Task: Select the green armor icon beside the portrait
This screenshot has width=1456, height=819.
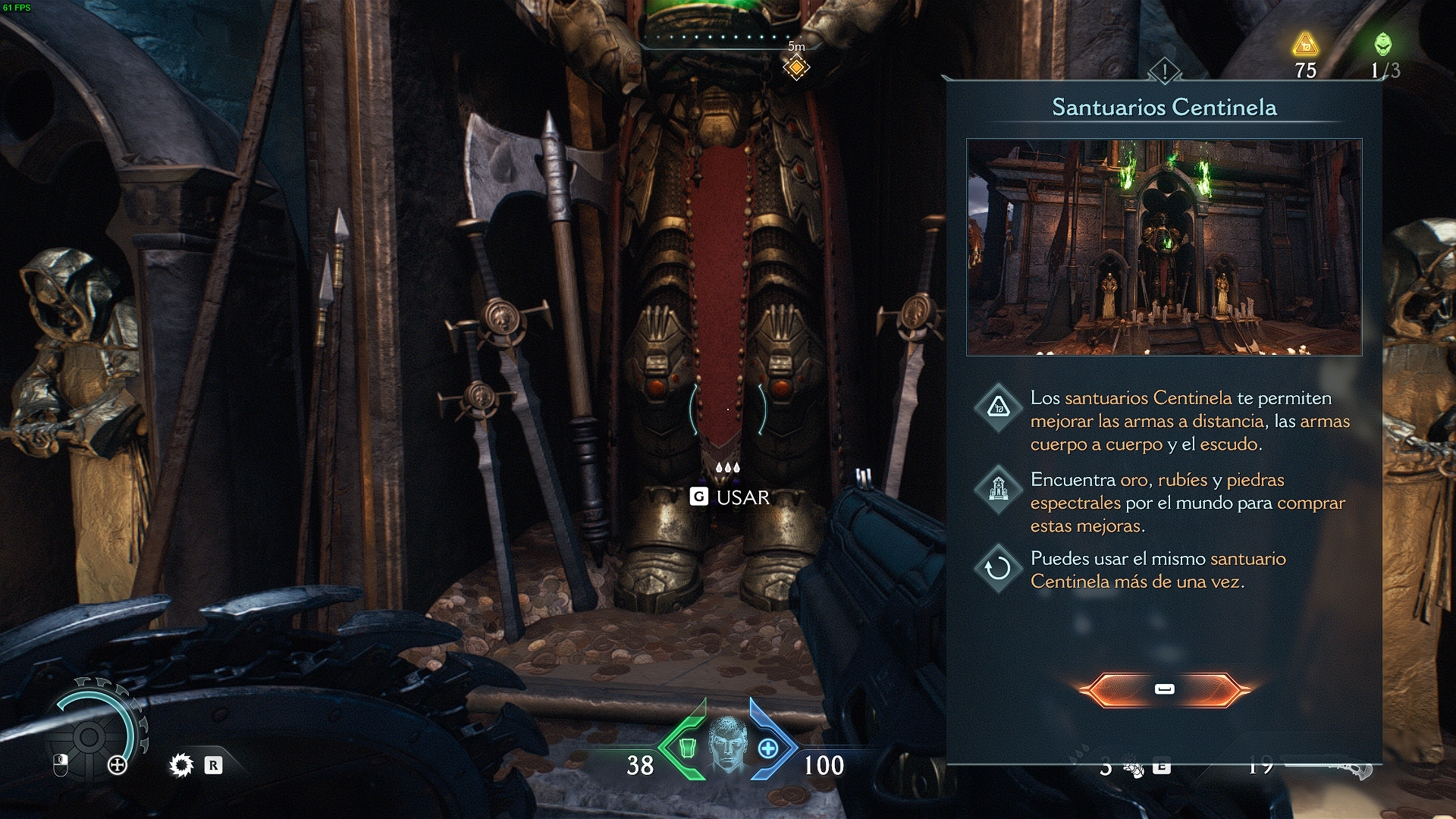Action: pos(687,748)
